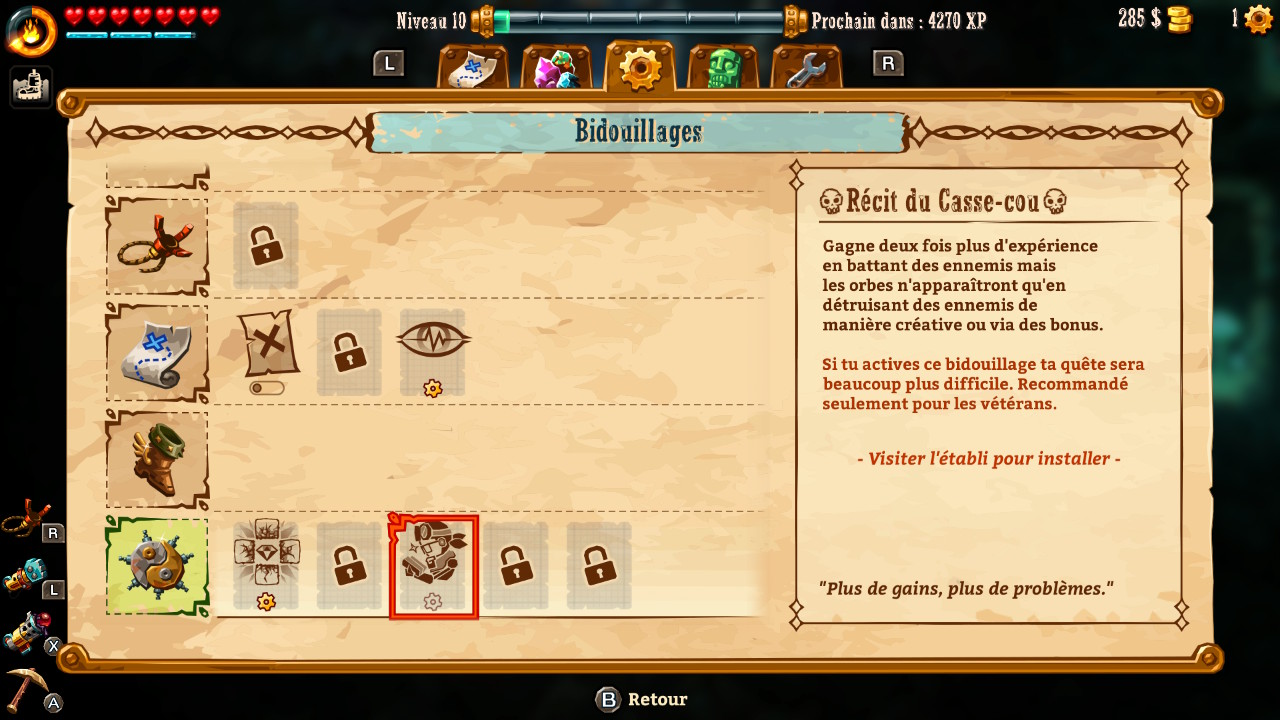Select the hookshot upgrade category
Viewport: 1280px width, 720px height.
(157, 246)
